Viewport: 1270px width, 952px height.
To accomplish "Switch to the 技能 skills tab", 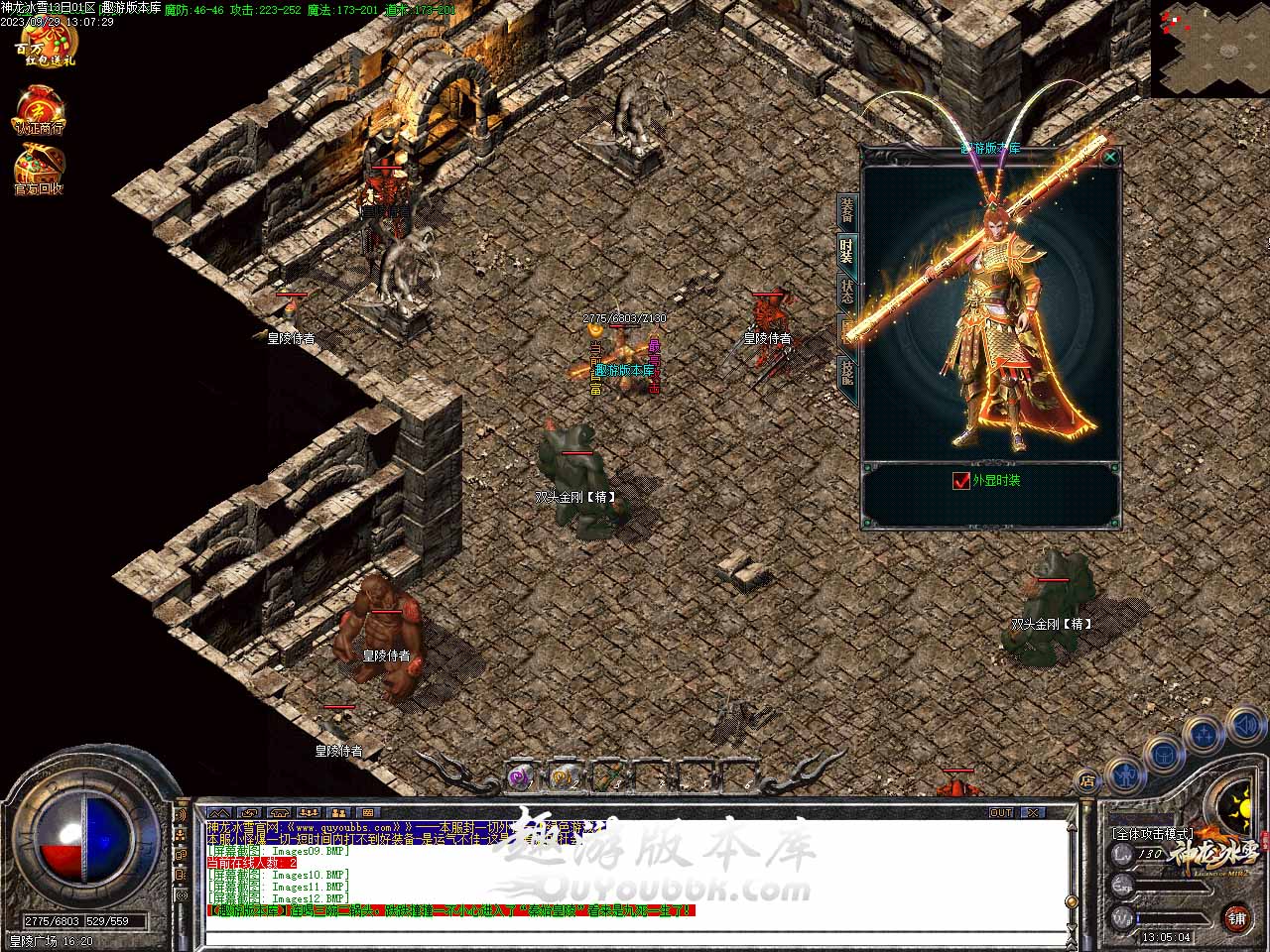I will pyautogui.click(x=846, y=373).
